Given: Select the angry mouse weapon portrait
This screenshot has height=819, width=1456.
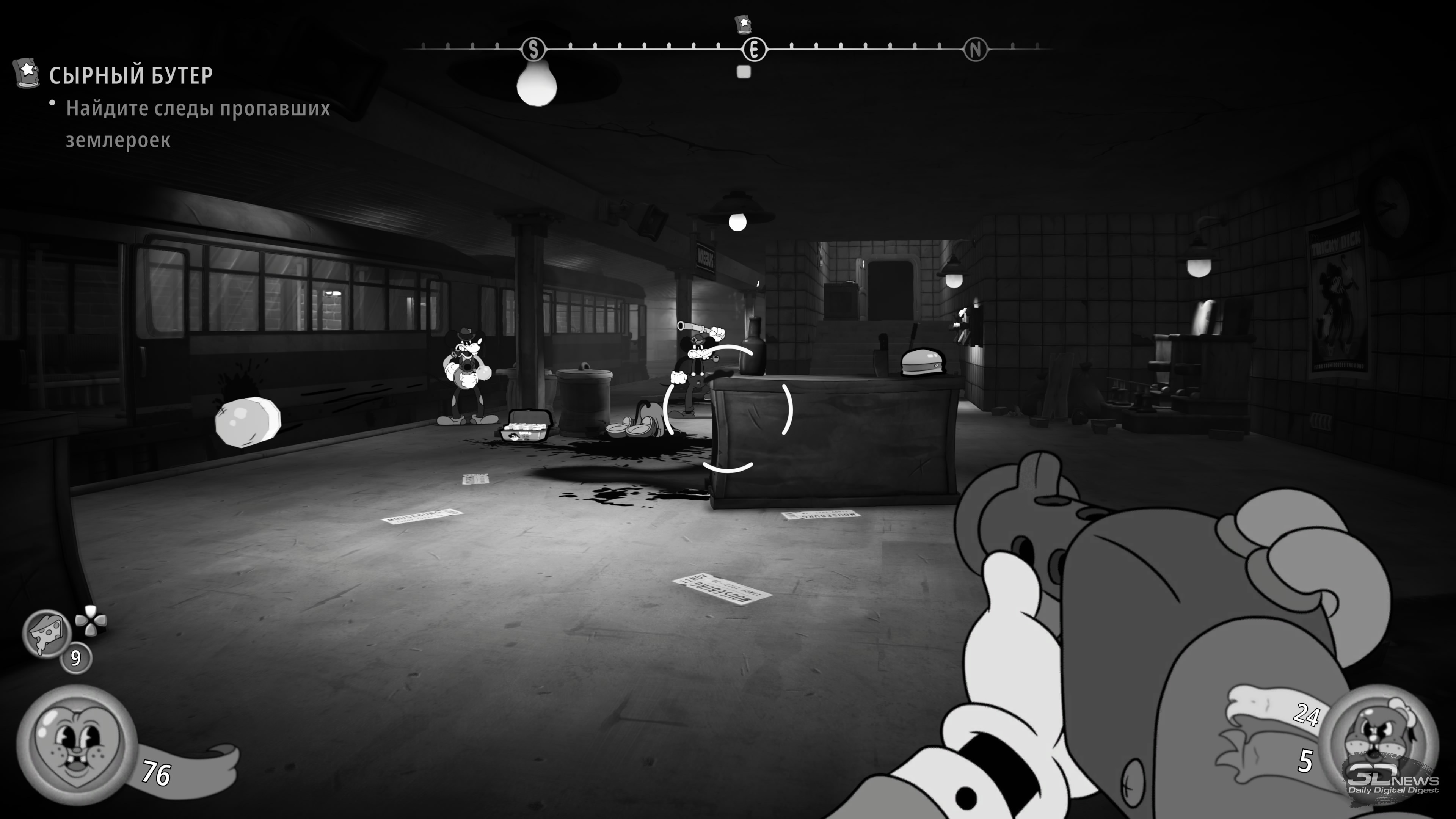Looking at the screenshot, I should [1380, 742].
